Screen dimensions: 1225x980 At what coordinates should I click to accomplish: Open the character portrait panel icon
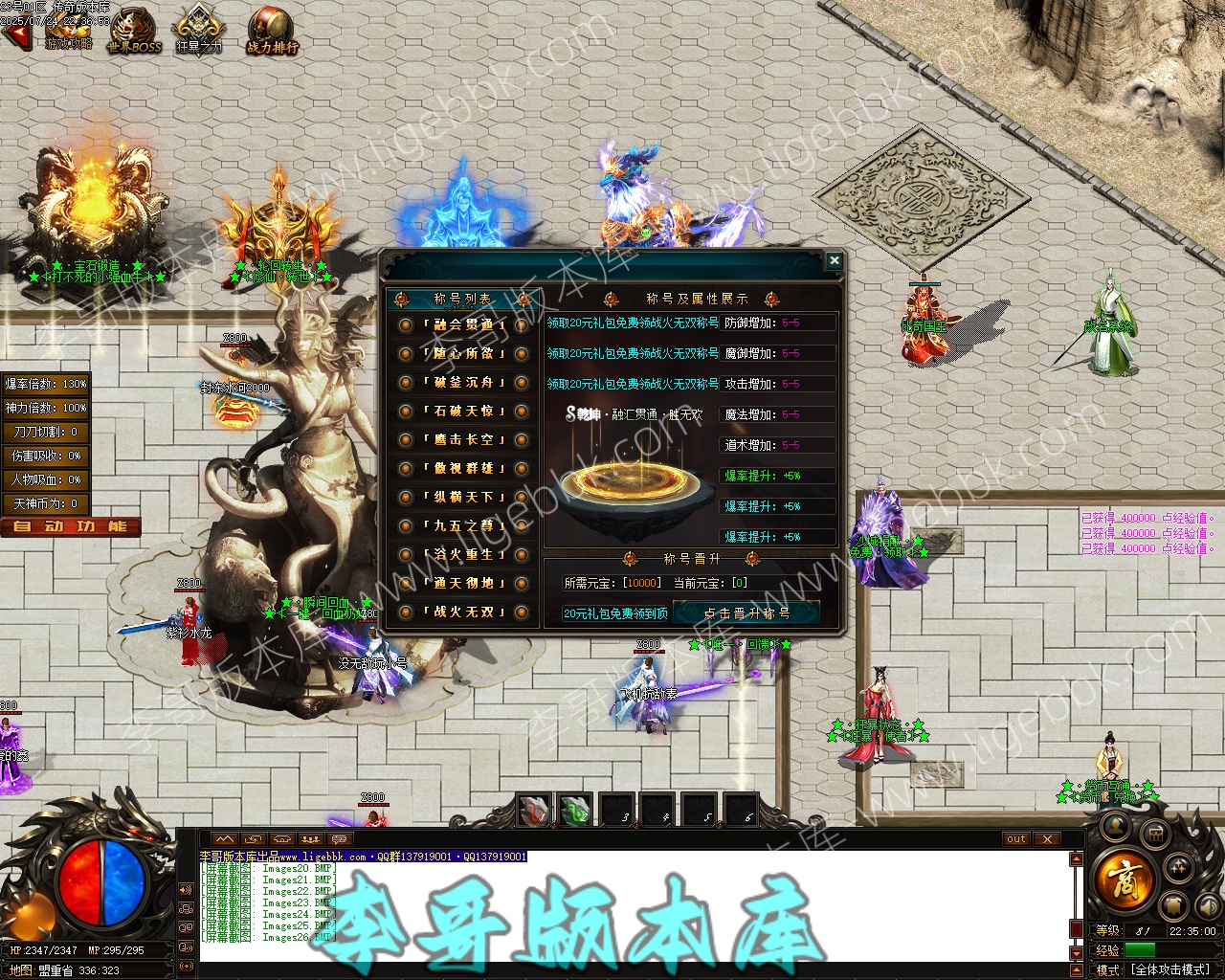coord(1116,827)
